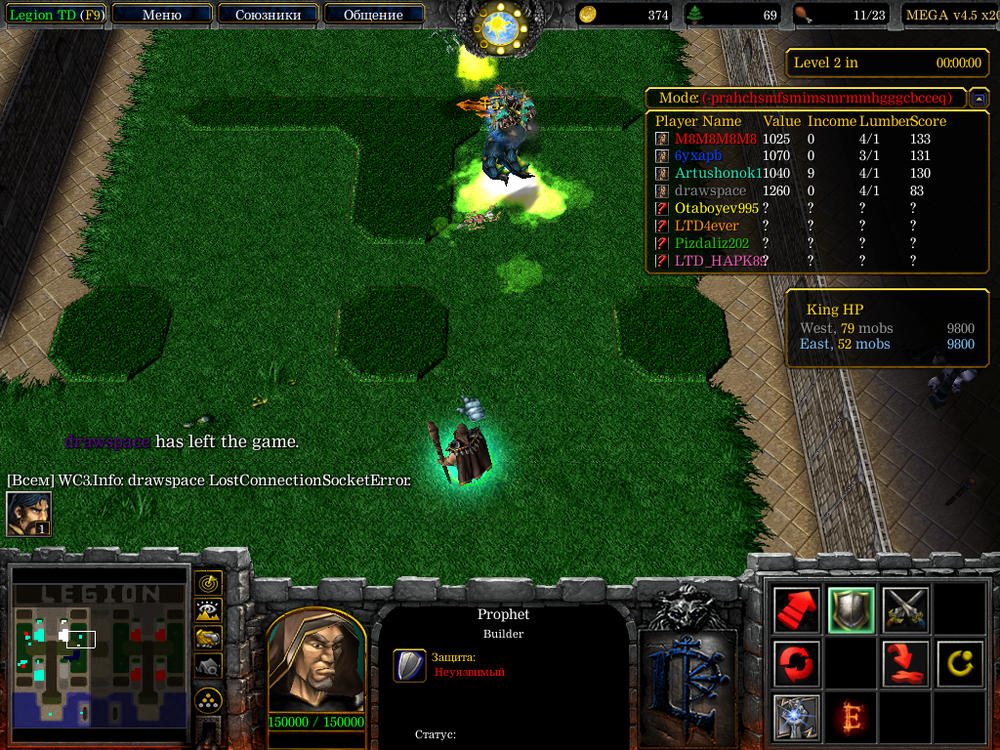
Task: Activate the yellow circular arrow command
Action: [x=960, y=663]
